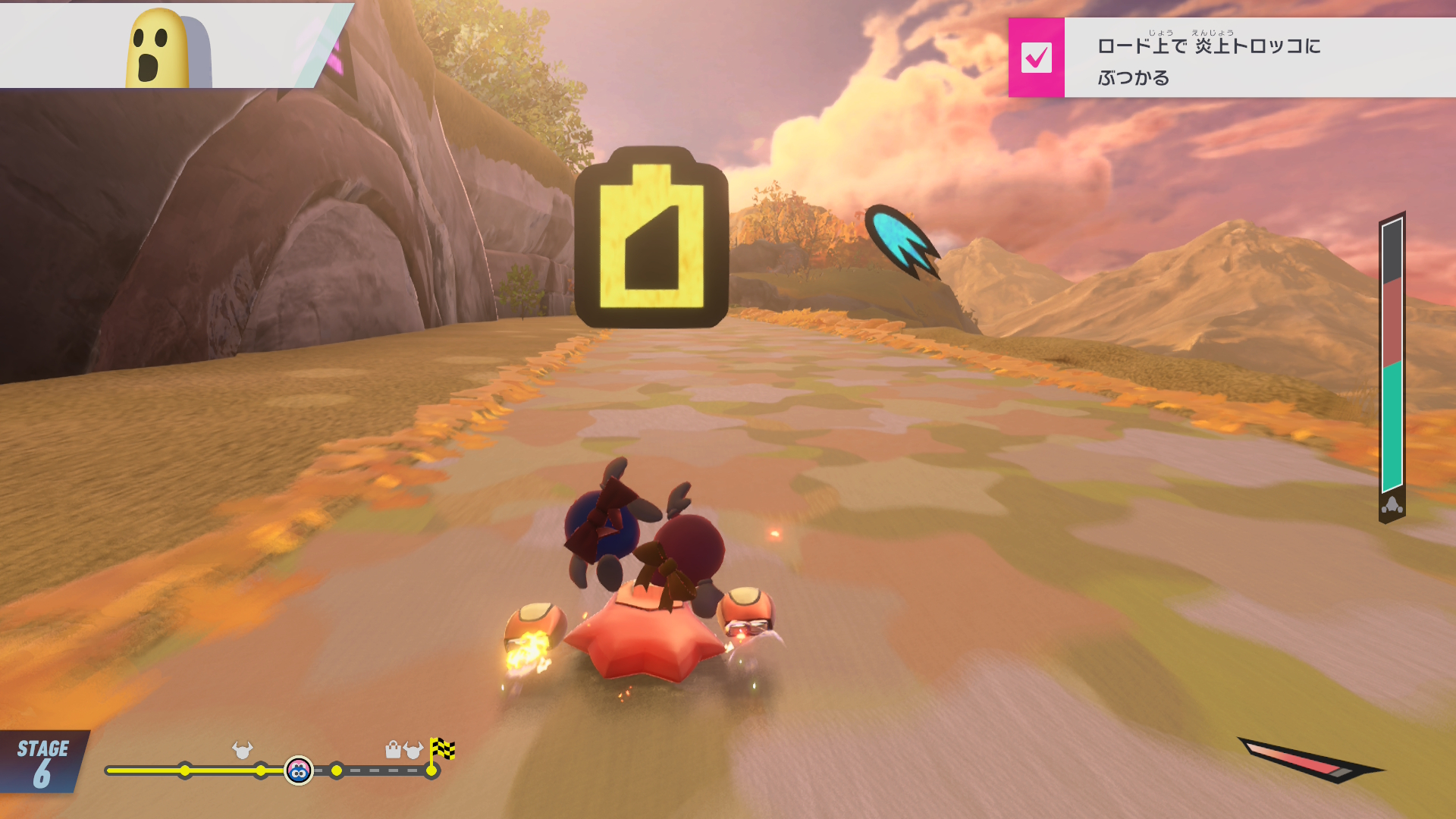
Task: Click the horned icon beside the shopping bag
Action: coord(413,750)
